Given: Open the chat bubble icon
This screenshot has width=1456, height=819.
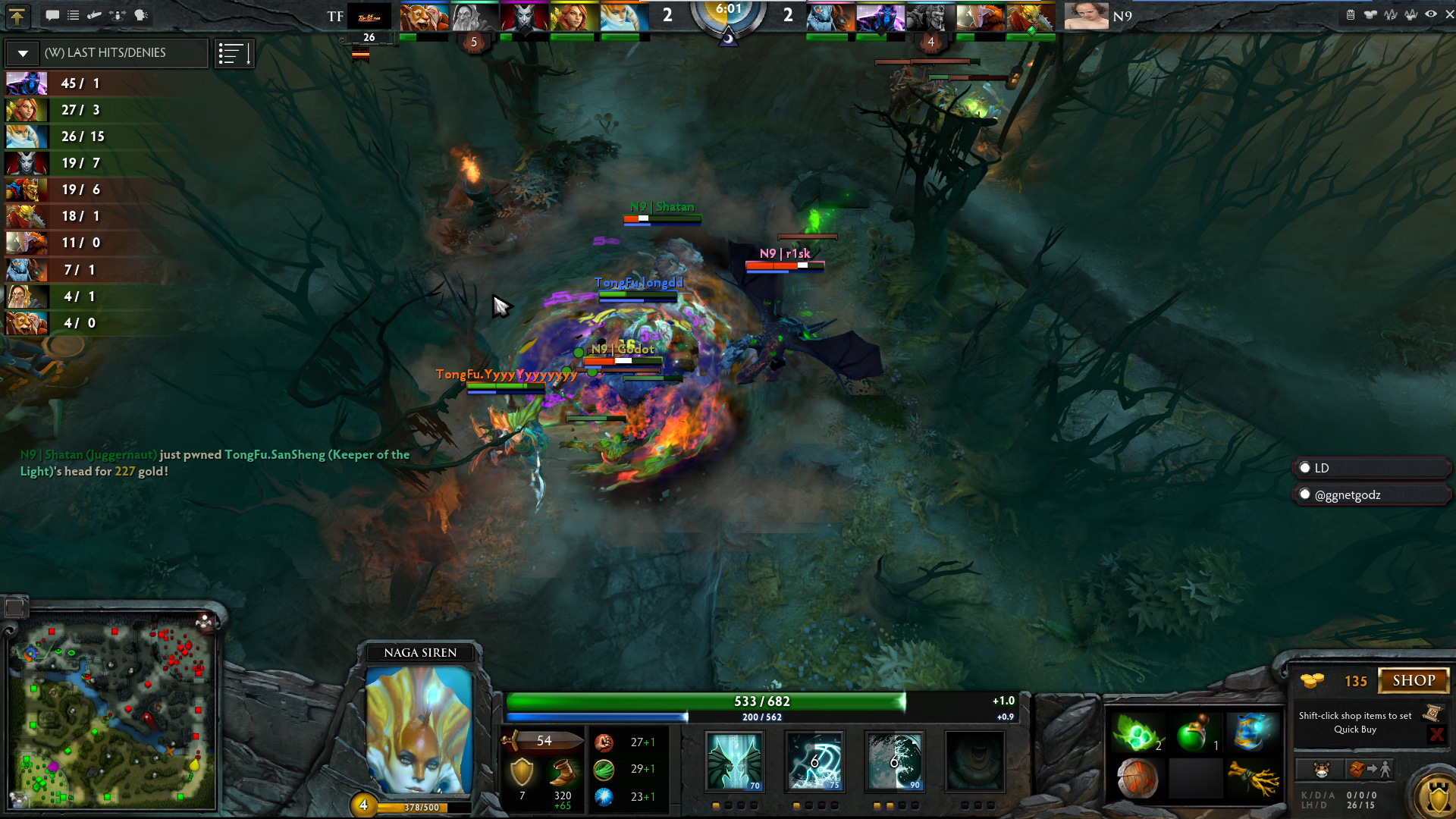Looking at the screenshot, I should coord(52,15).
